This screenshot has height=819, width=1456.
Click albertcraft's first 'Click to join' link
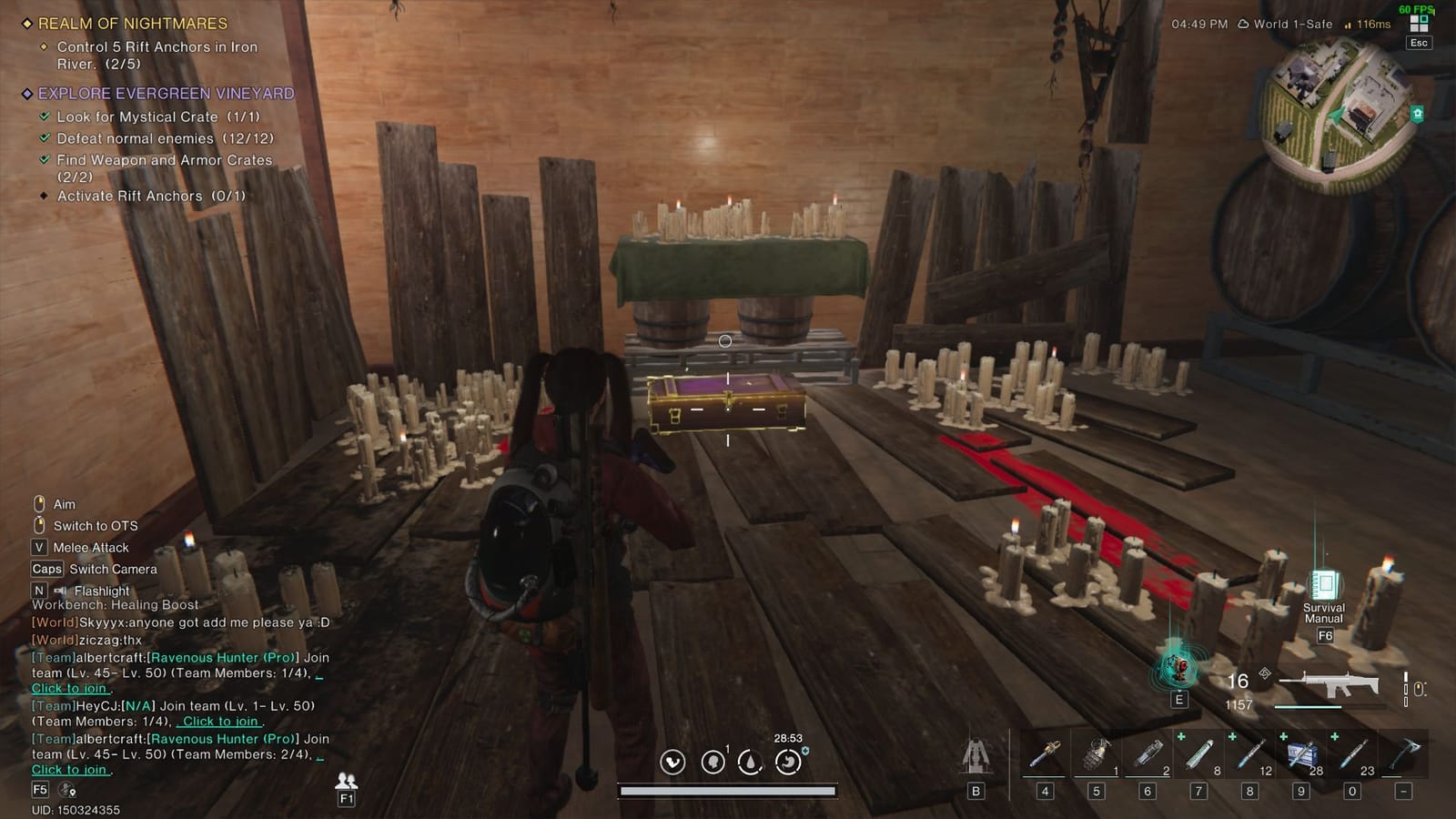pos(71,689)
